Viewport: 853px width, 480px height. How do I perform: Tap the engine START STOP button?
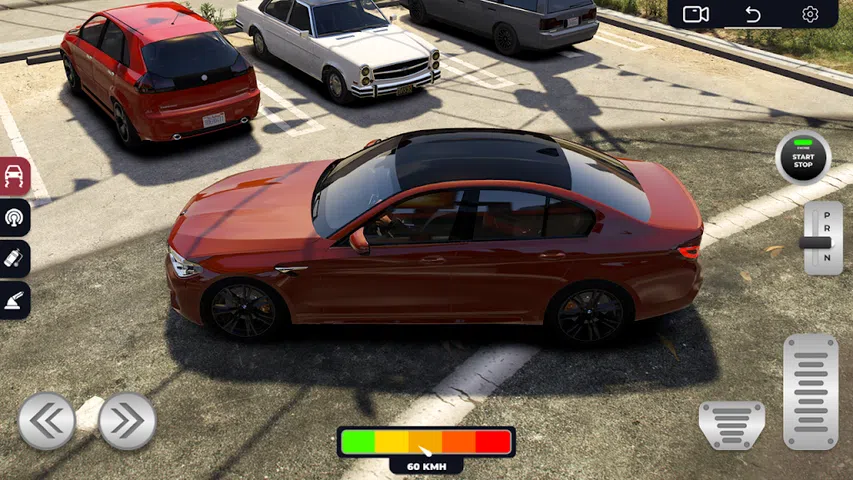click(803, 158)
